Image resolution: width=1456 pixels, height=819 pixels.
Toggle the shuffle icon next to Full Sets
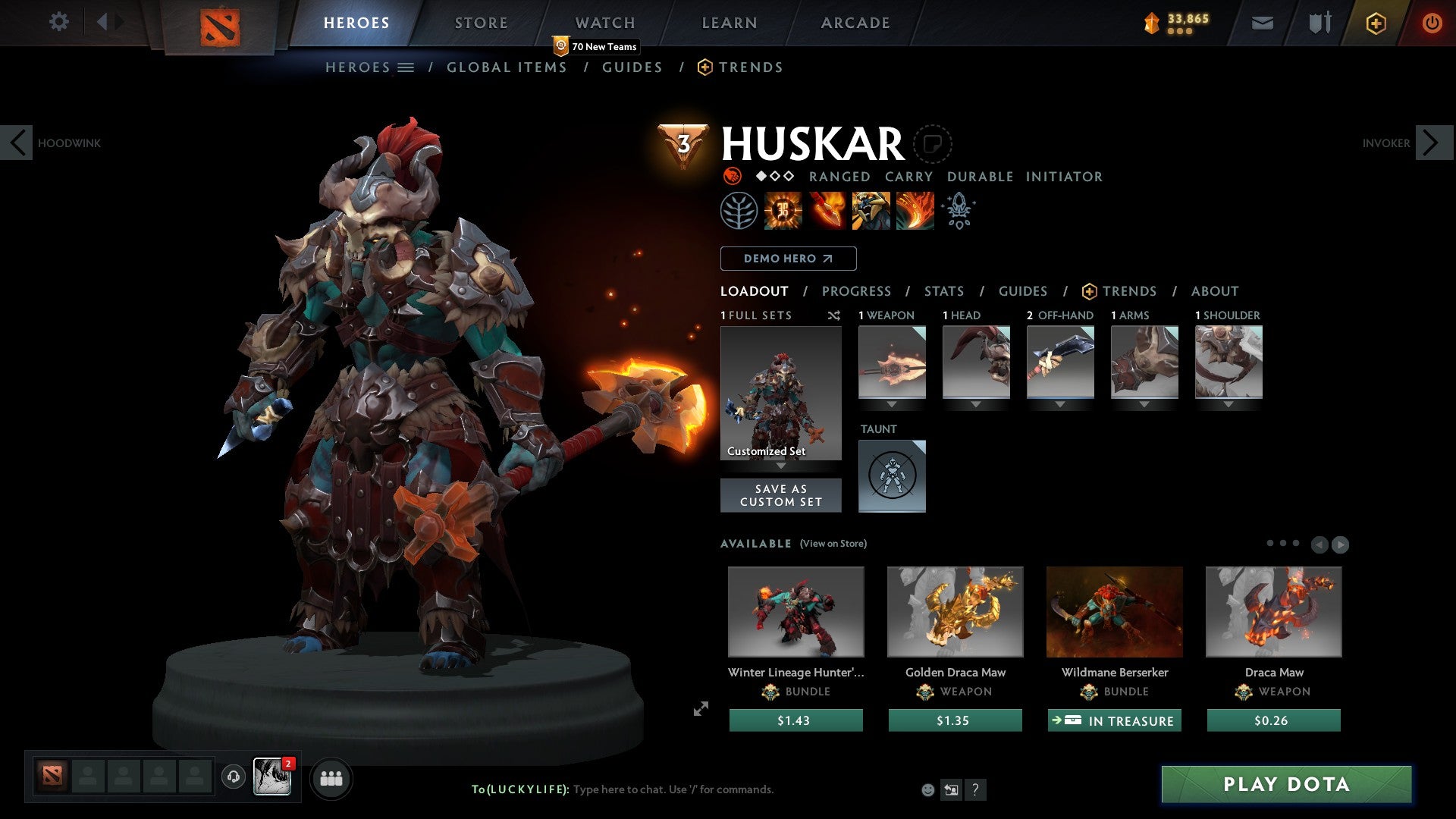(x=834, y=315)
